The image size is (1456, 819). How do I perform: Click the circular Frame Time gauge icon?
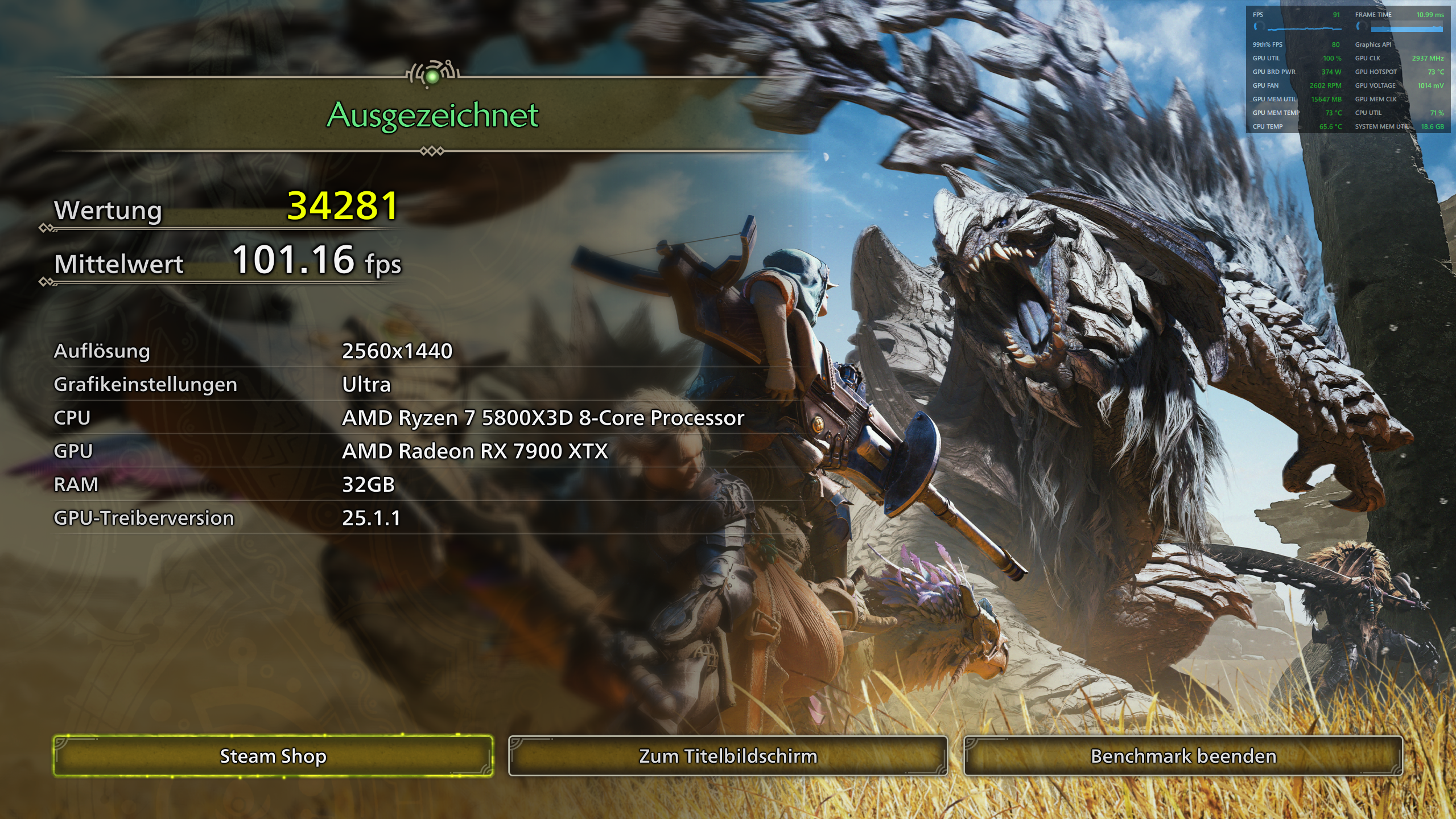click(1362, 27)
